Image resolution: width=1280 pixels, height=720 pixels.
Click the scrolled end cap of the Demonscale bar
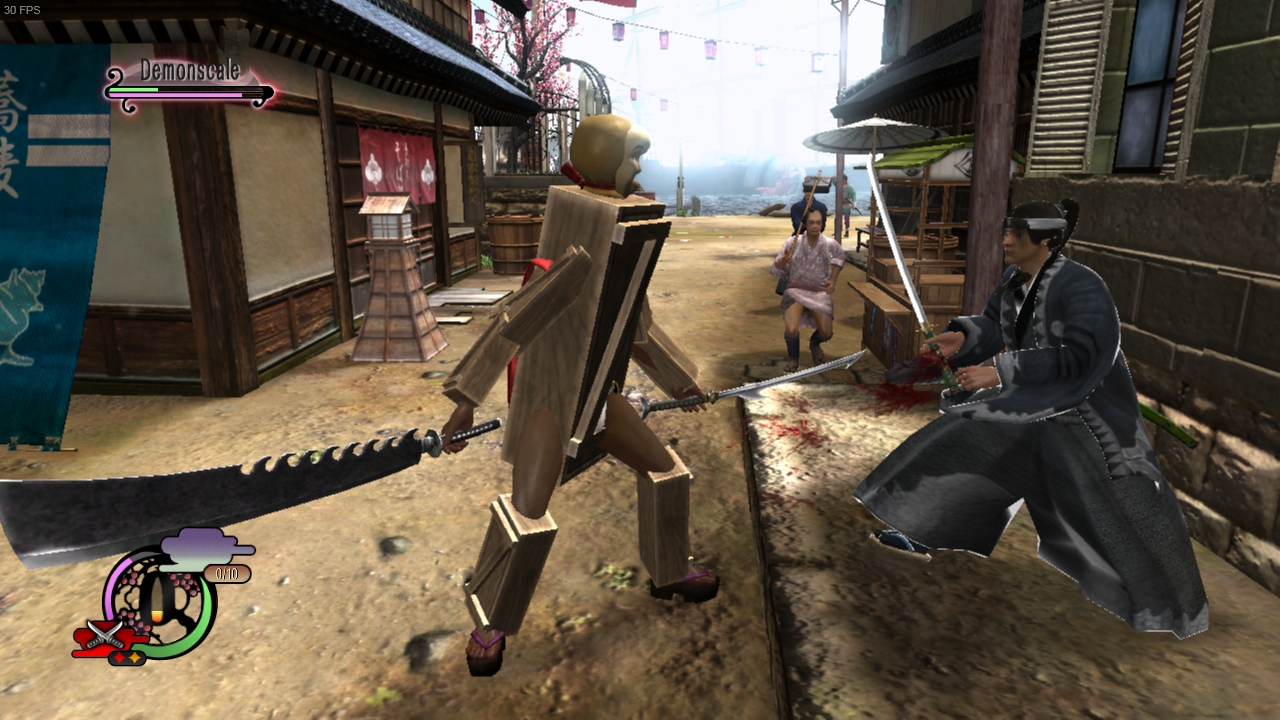(116, 76)
